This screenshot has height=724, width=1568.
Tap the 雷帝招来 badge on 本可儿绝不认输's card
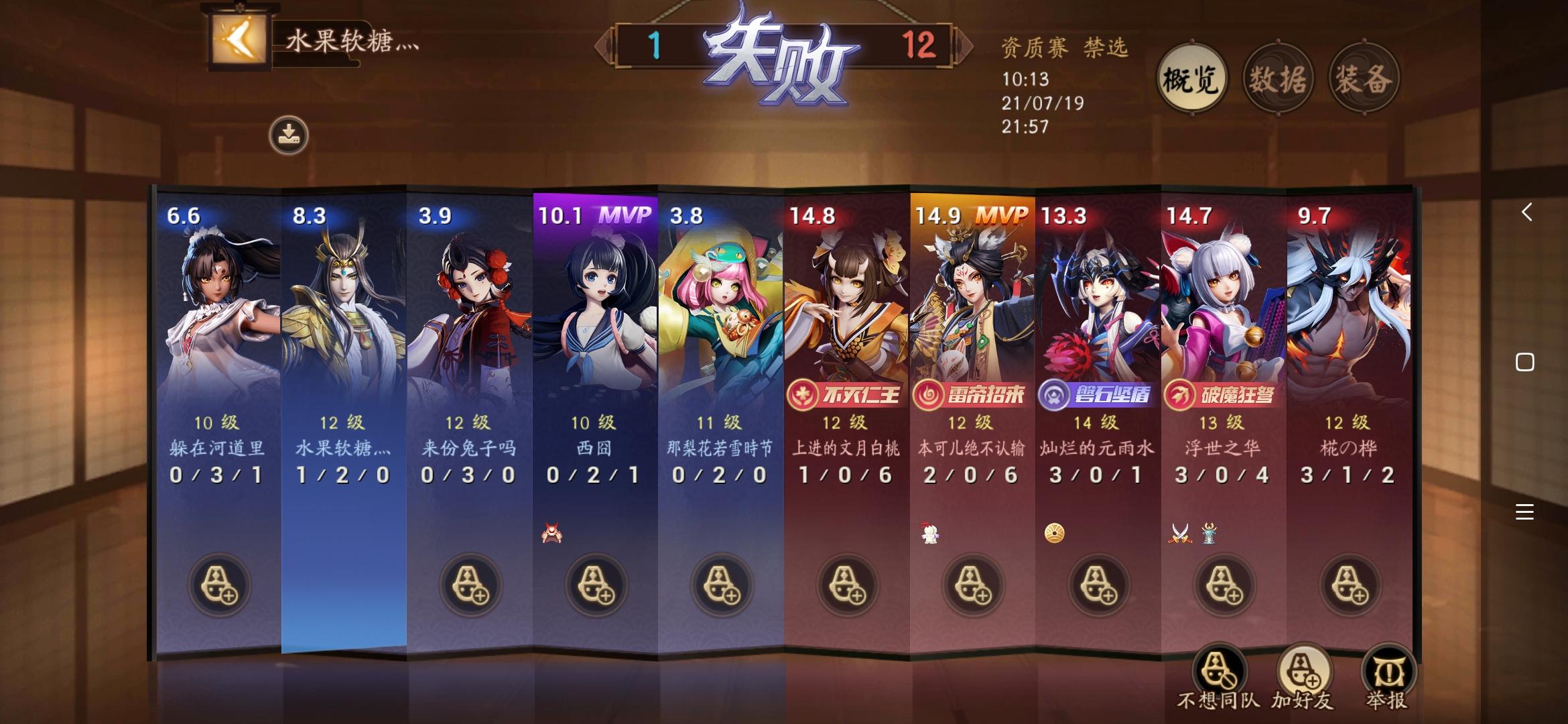tap(970, 395)
